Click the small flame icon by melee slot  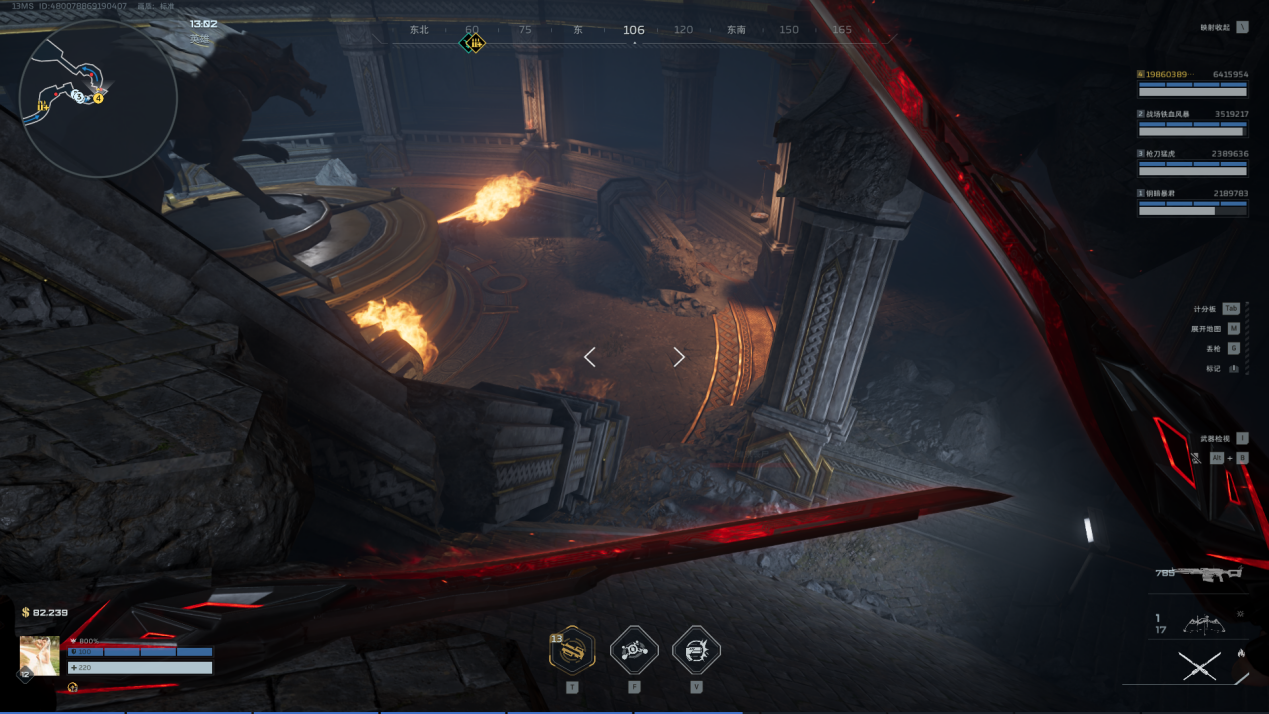click(x=1241, y=653)
